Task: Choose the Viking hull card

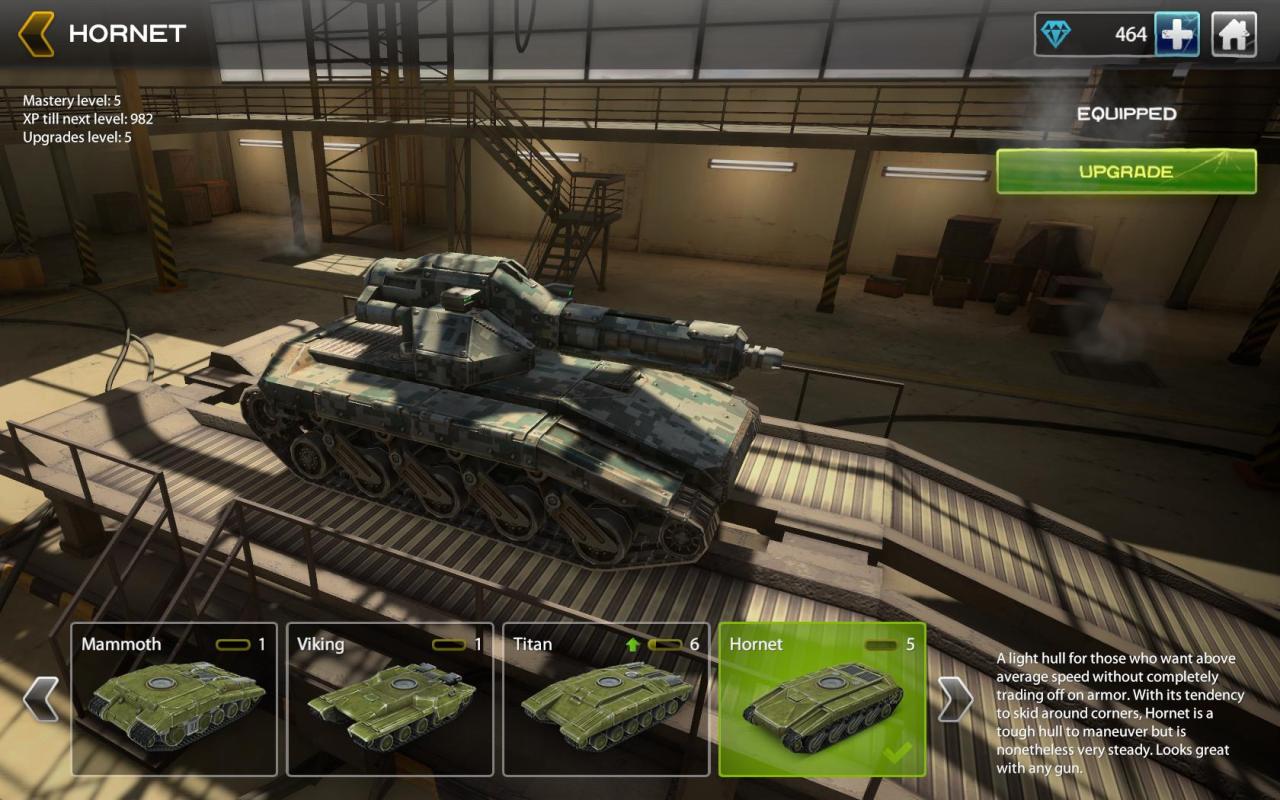Action: tap(390, 699)
